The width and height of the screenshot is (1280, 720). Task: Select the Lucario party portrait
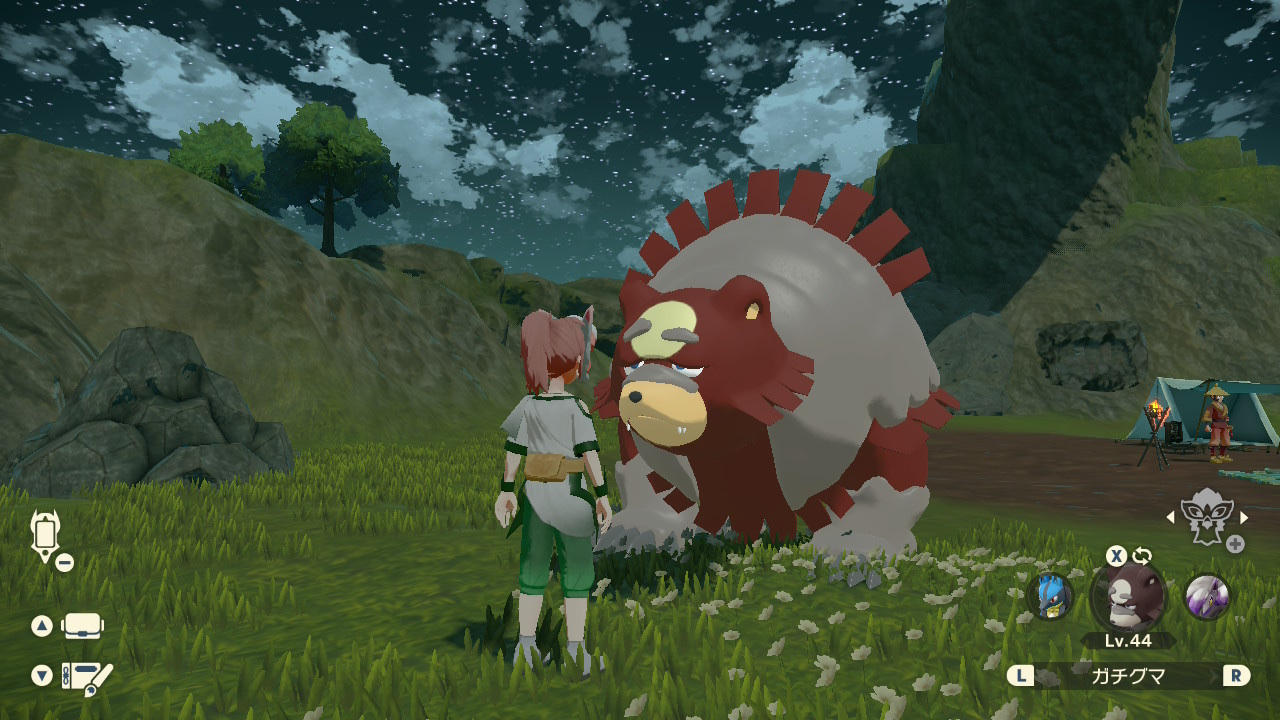(1050, 596)
